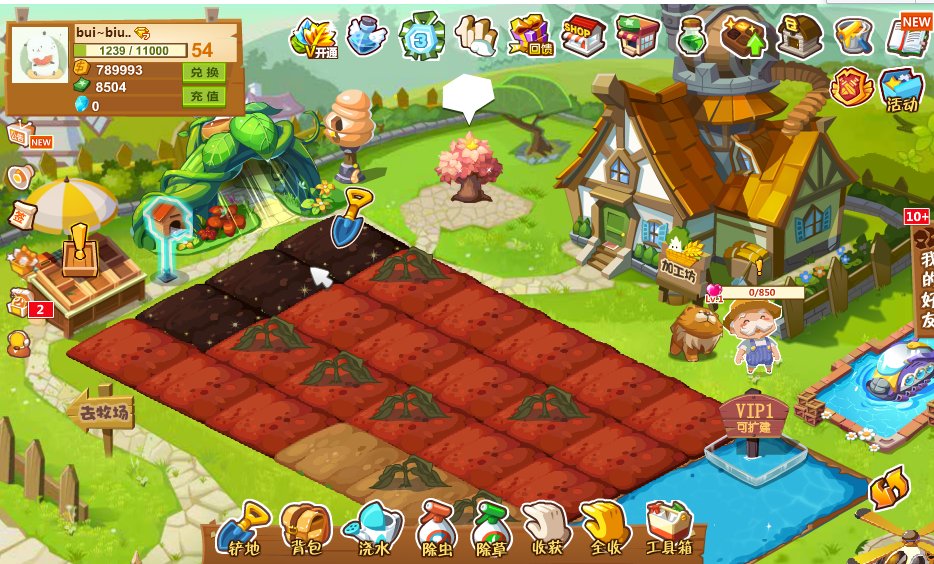Open the 开通 VIP leaf icon

coord(313,38)
